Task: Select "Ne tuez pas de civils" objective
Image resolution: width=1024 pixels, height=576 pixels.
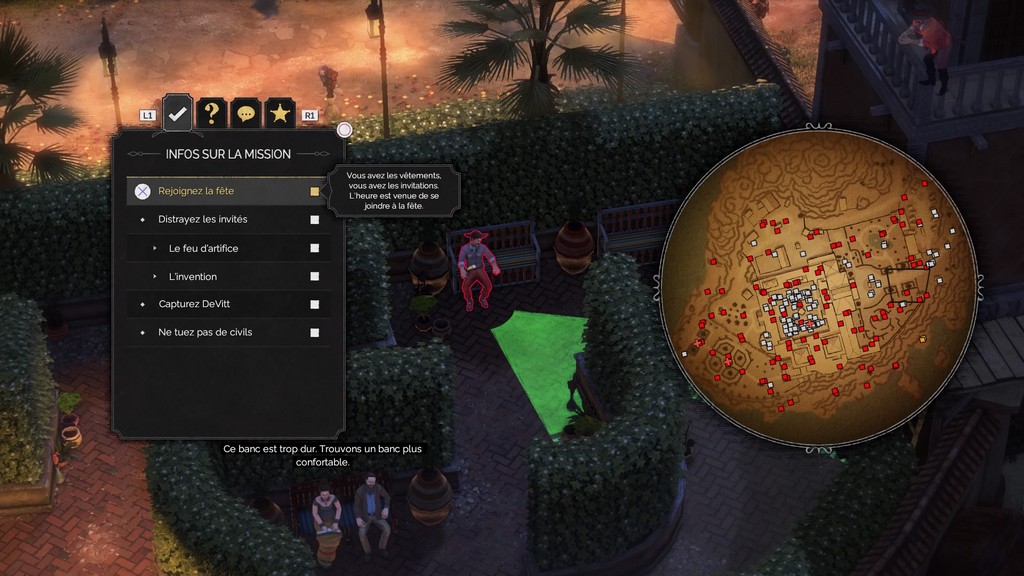Action: click(x=205, y=332)
